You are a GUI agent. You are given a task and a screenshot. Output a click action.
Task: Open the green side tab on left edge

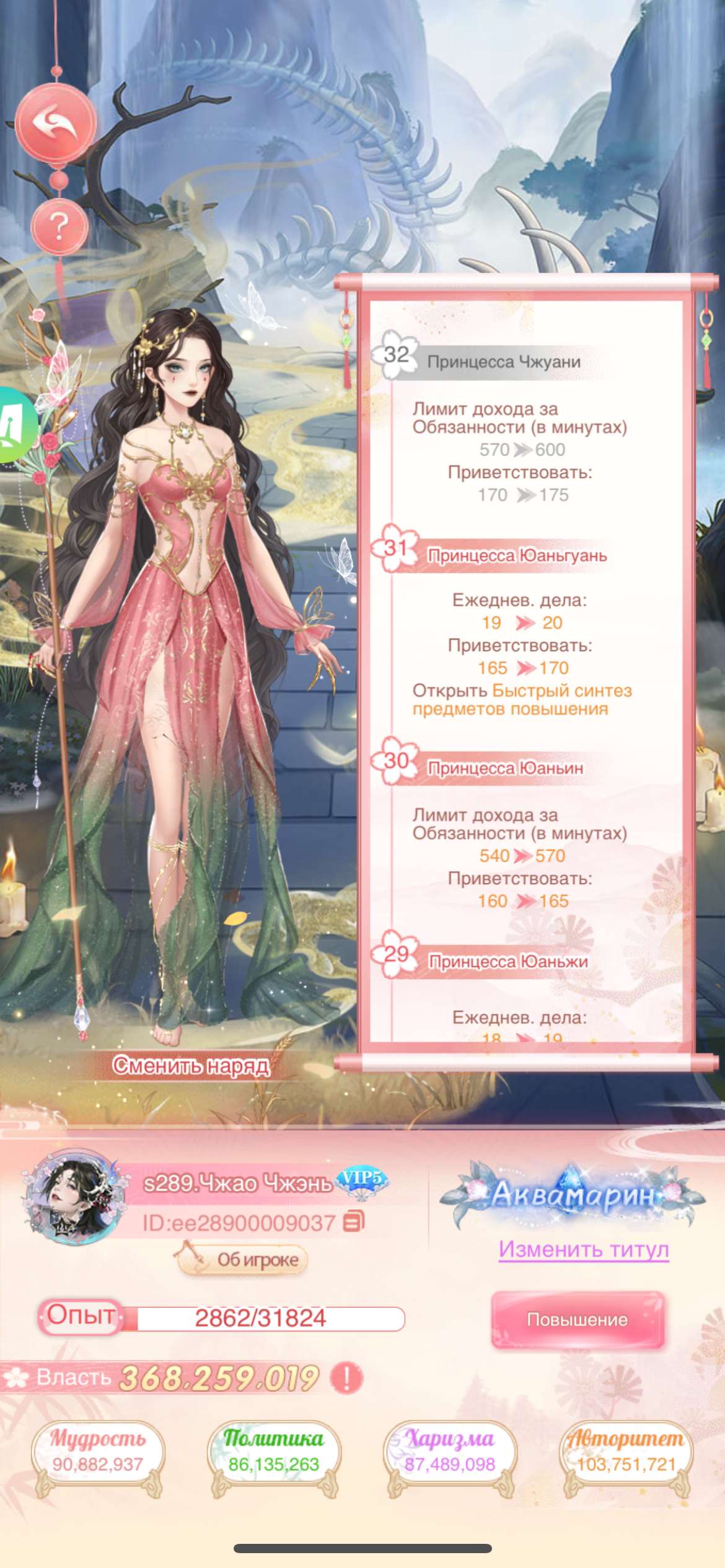16,425
